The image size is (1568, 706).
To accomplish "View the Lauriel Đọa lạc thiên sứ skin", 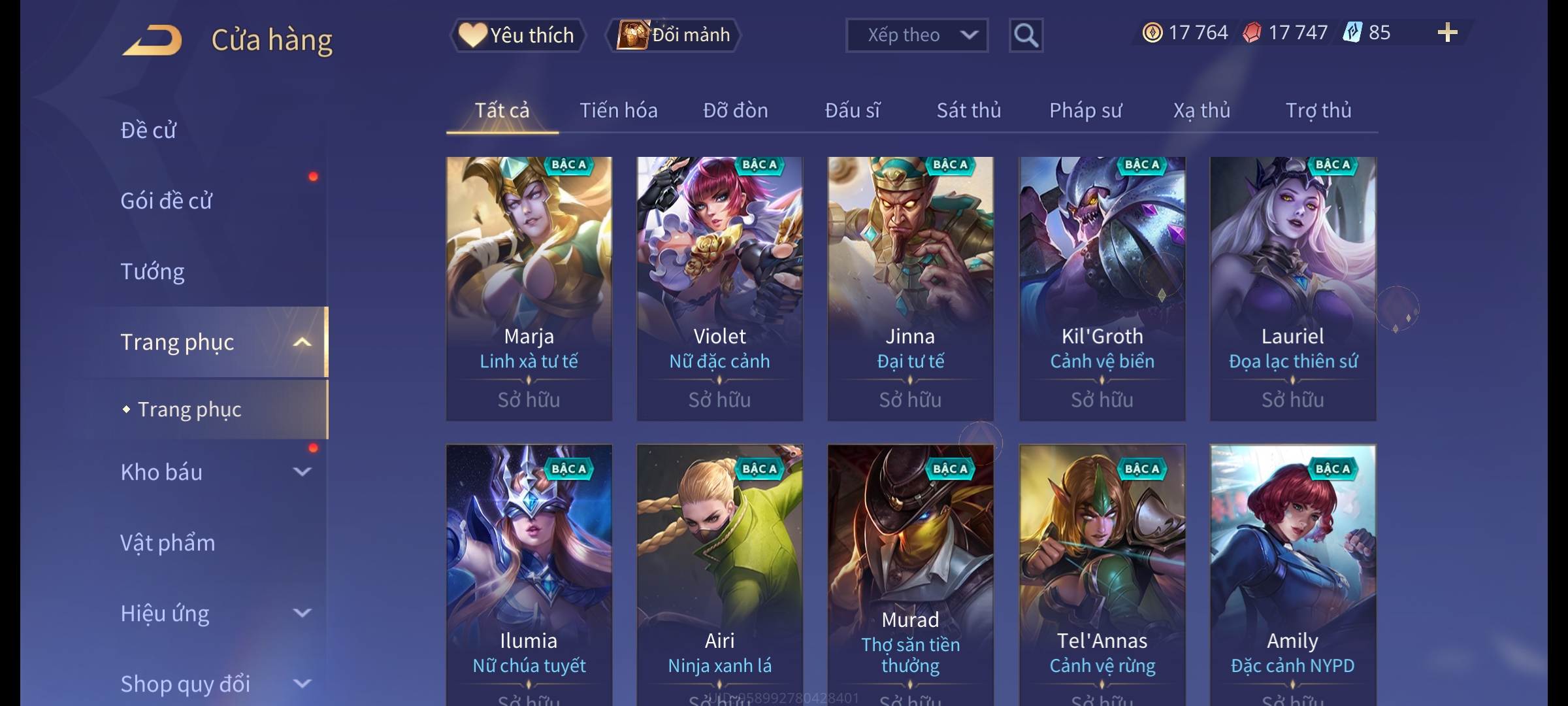I will [x=1292, y=288].
